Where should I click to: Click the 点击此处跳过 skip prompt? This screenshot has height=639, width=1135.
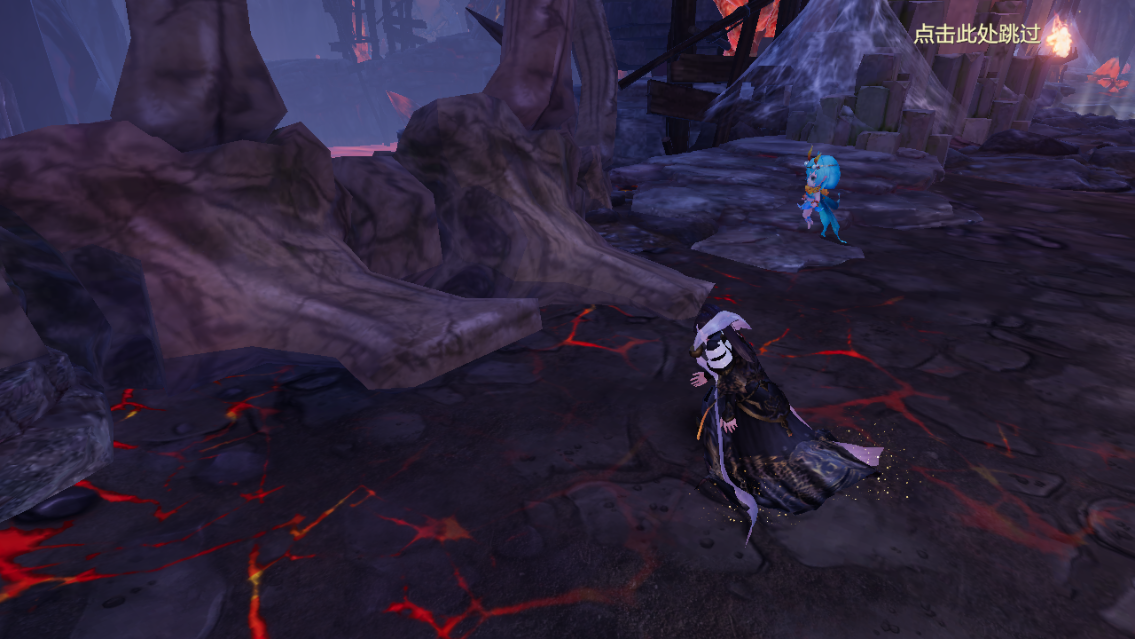[x=977, y=34]
